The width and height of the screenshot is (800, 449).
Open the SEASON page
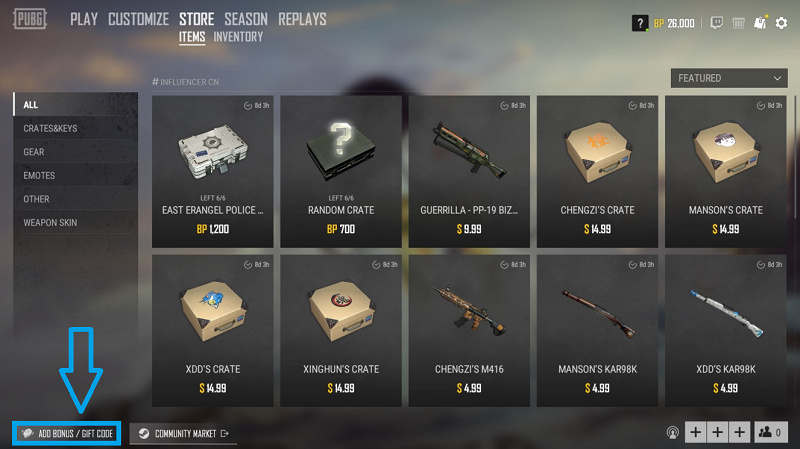click(245, 19)
